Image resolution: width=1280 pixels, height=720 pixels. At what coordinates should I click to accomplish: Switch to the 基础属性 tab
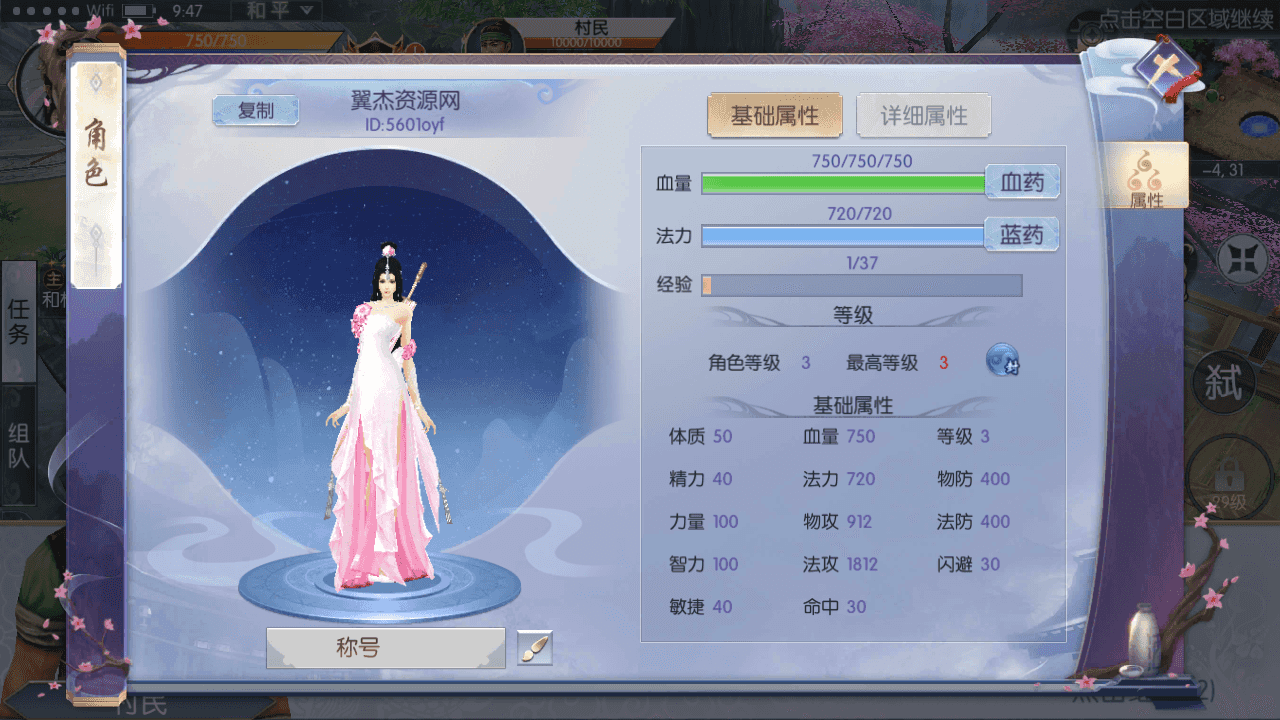(x=775, y=114)
